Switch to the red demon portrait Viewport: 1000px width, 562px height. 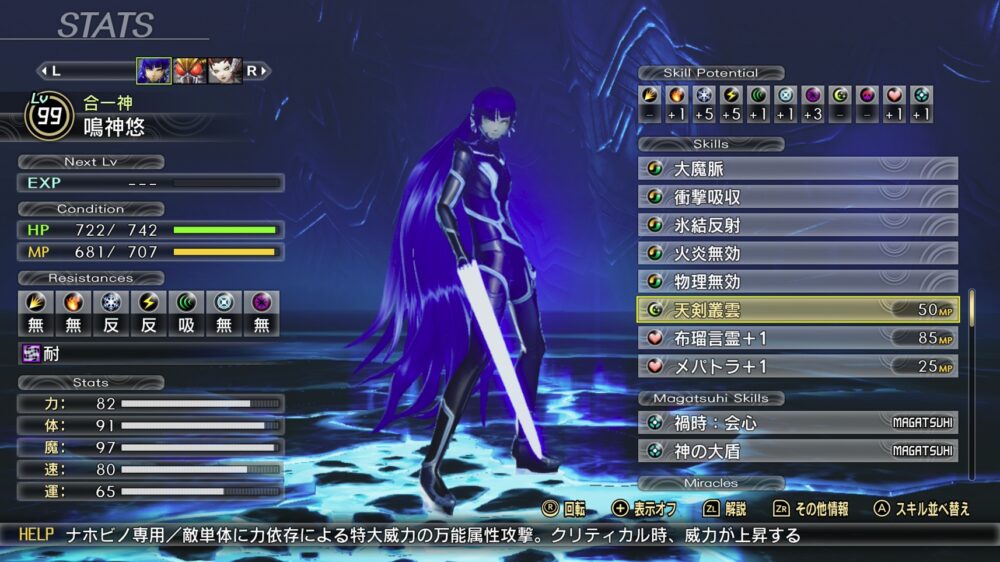tap(190, 70)
